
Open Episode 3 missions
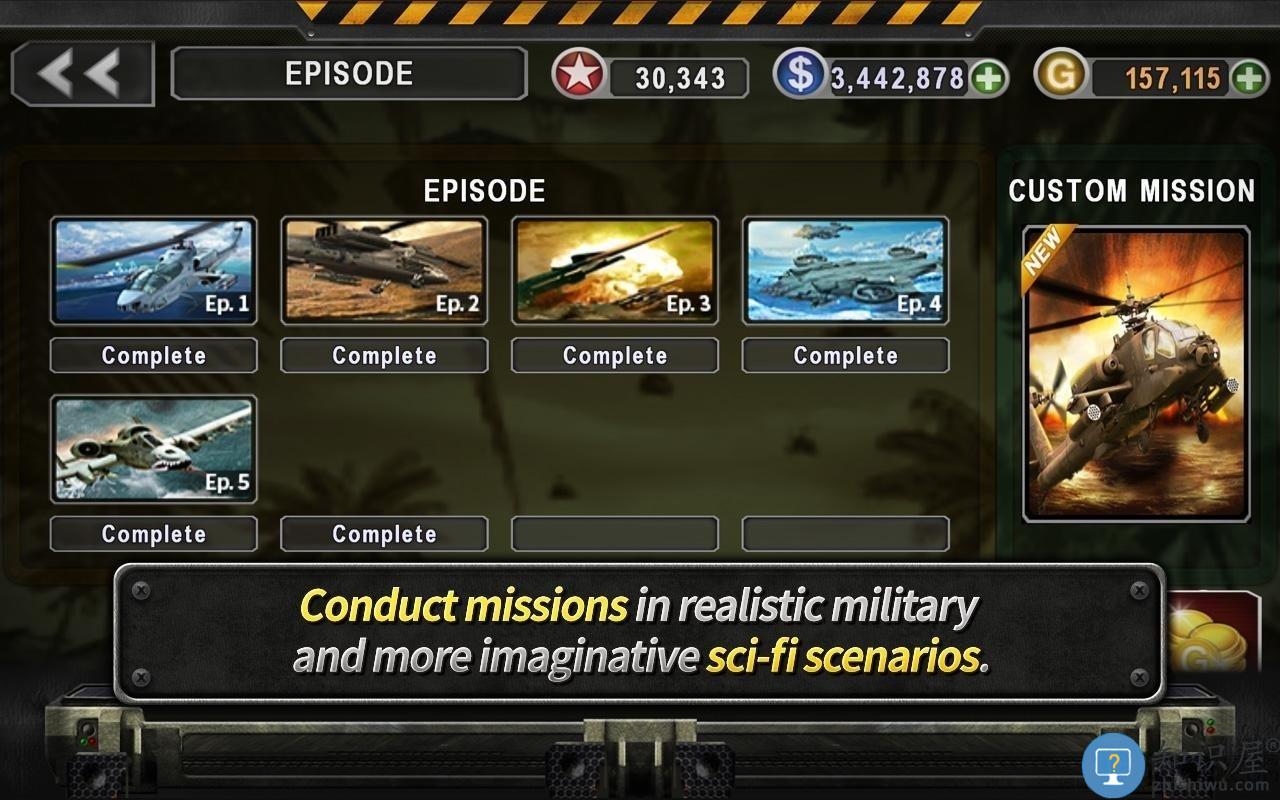click(614, 270)
